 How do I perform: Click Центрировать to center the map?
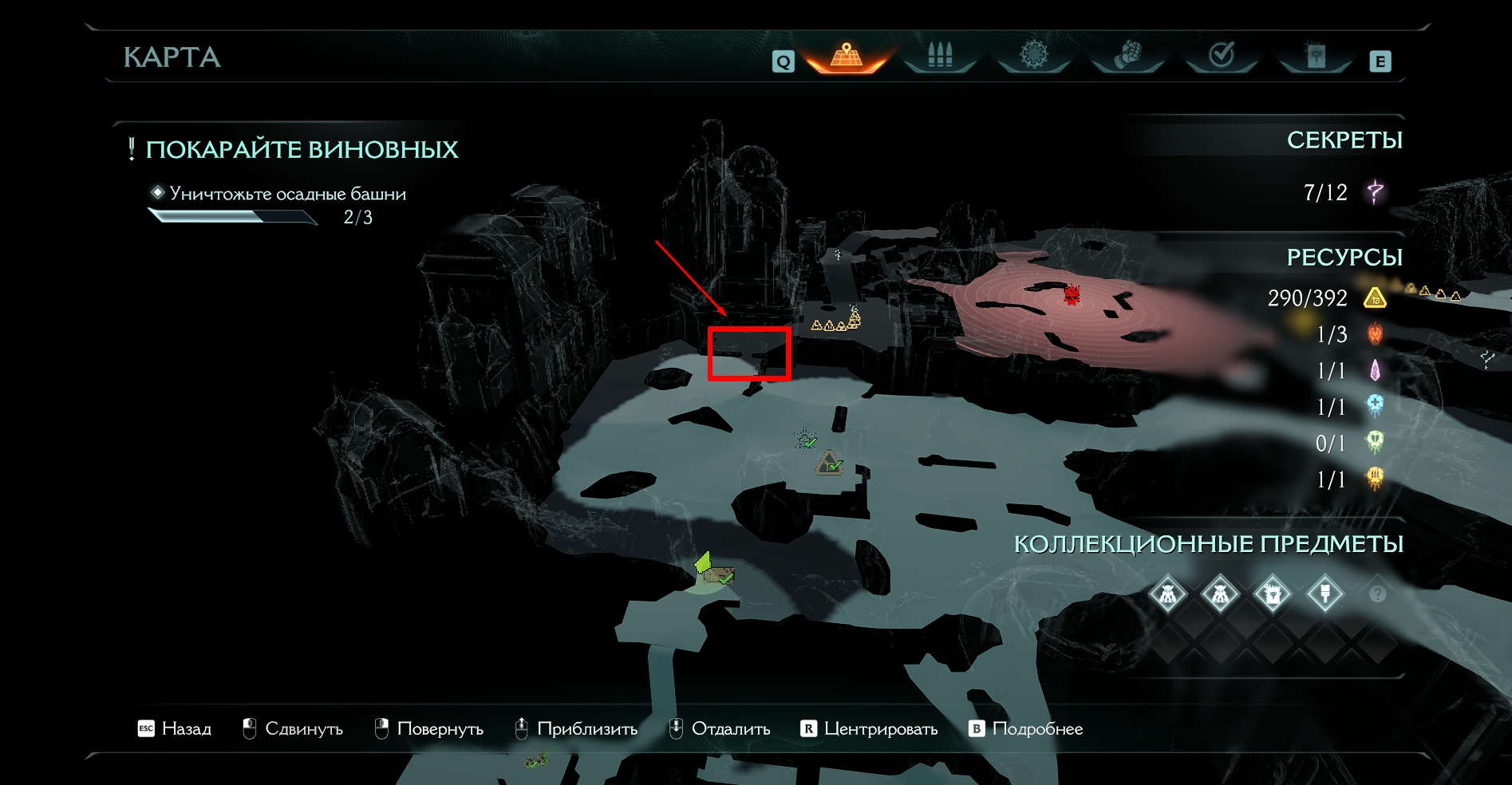click(869, 728)
